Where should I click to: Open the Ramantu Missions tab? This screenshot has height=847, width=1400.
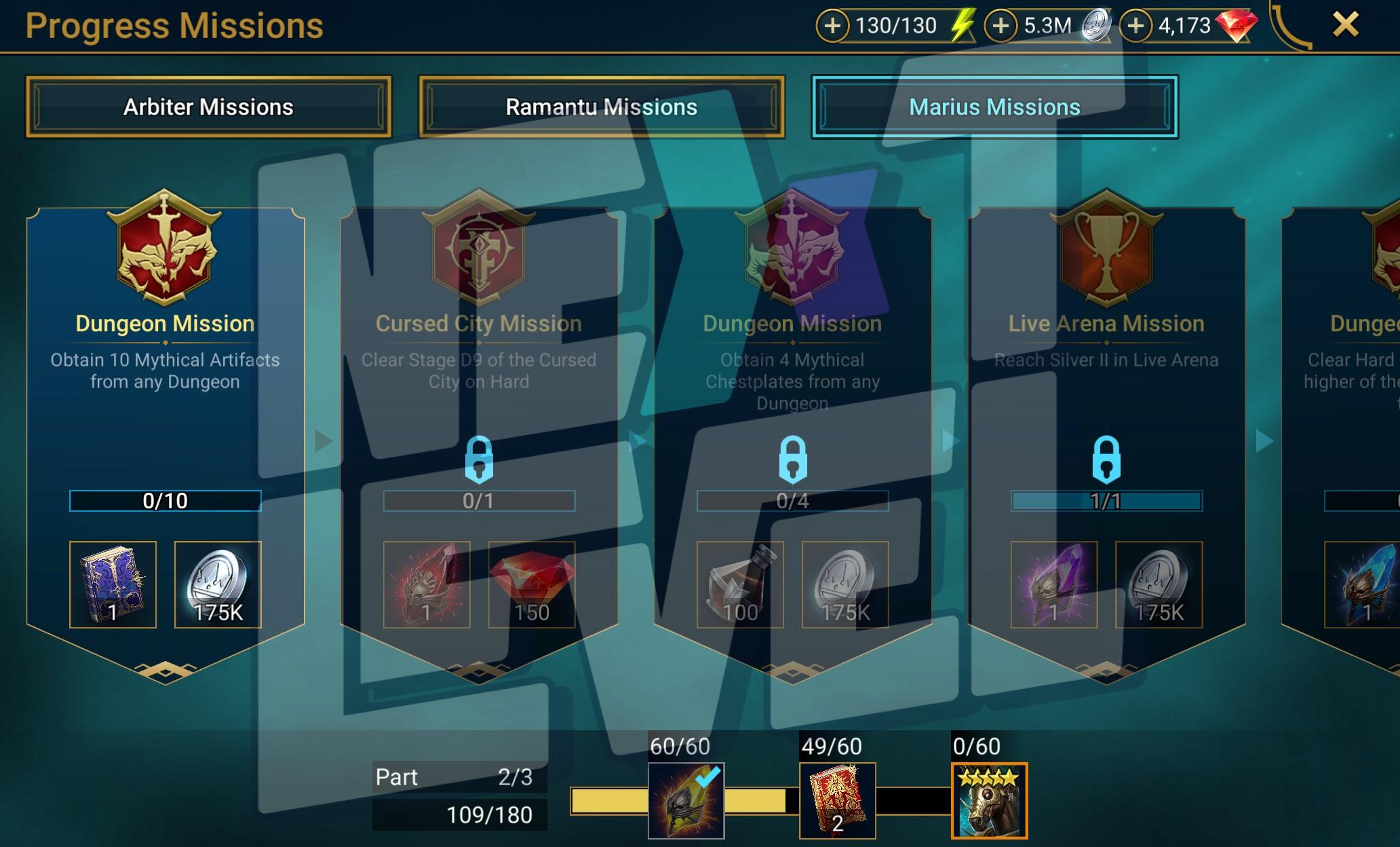point(601,107)
